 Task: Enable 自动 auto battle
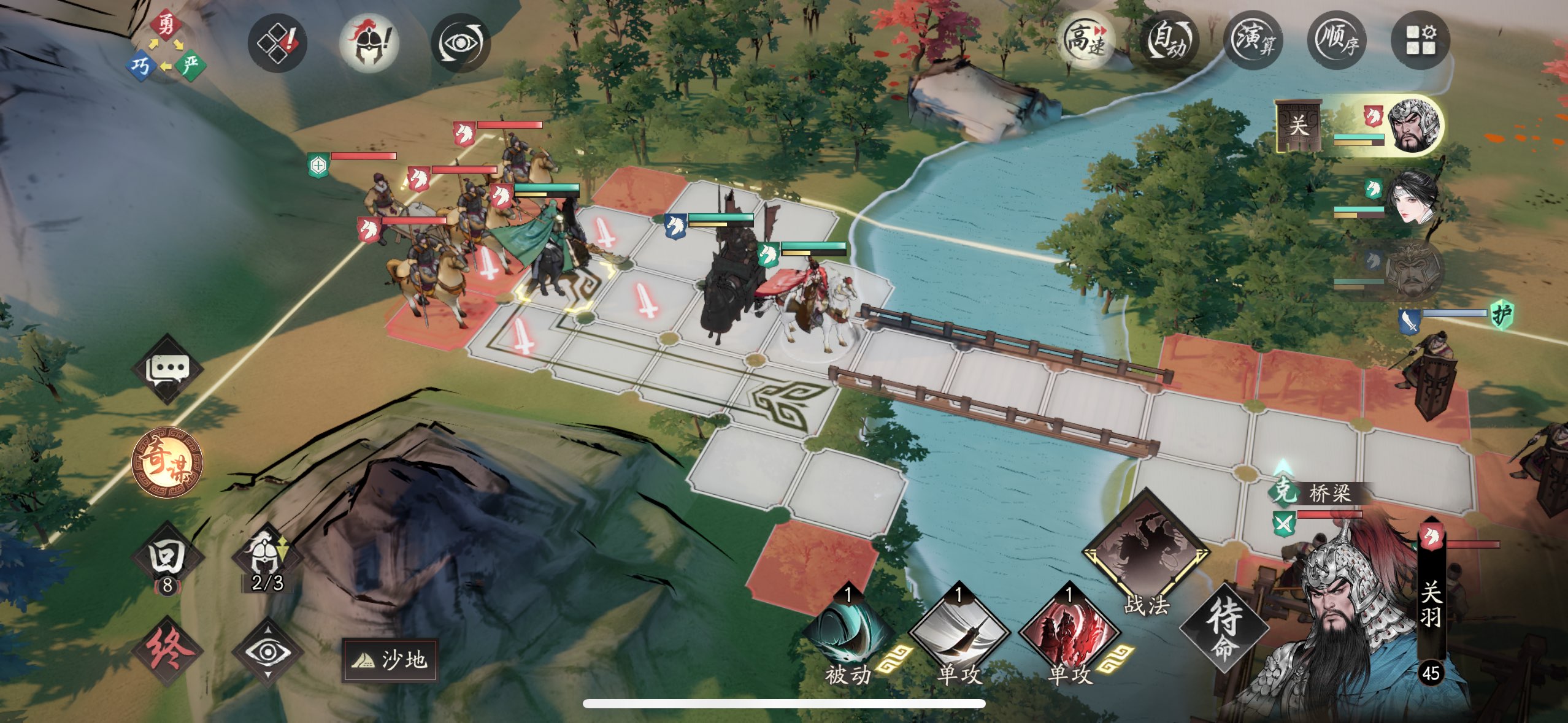(1169, 41)
